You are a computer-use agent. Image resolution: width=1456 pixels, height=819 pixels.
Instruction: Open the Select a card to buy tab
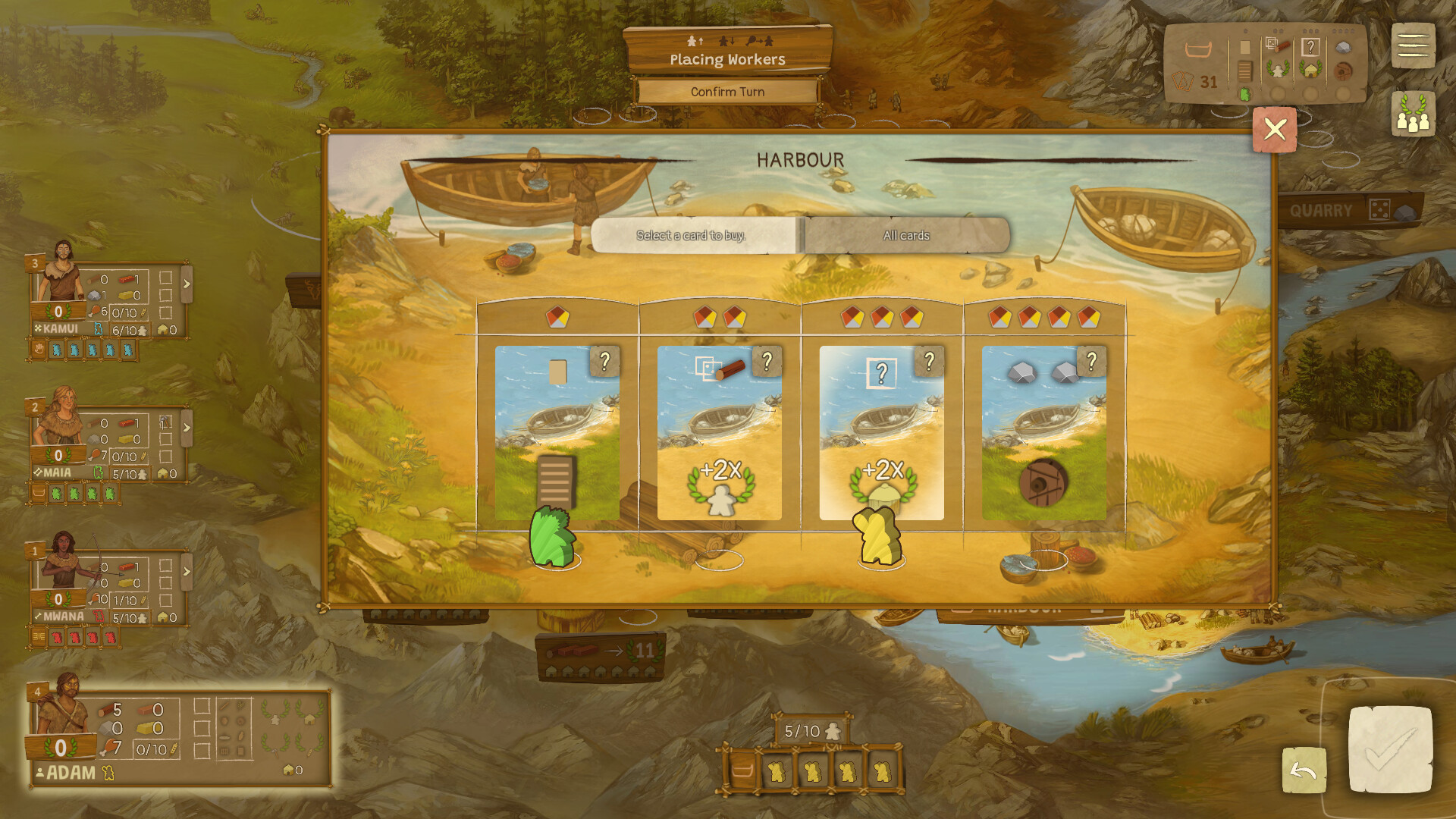[x=692, y=236]
